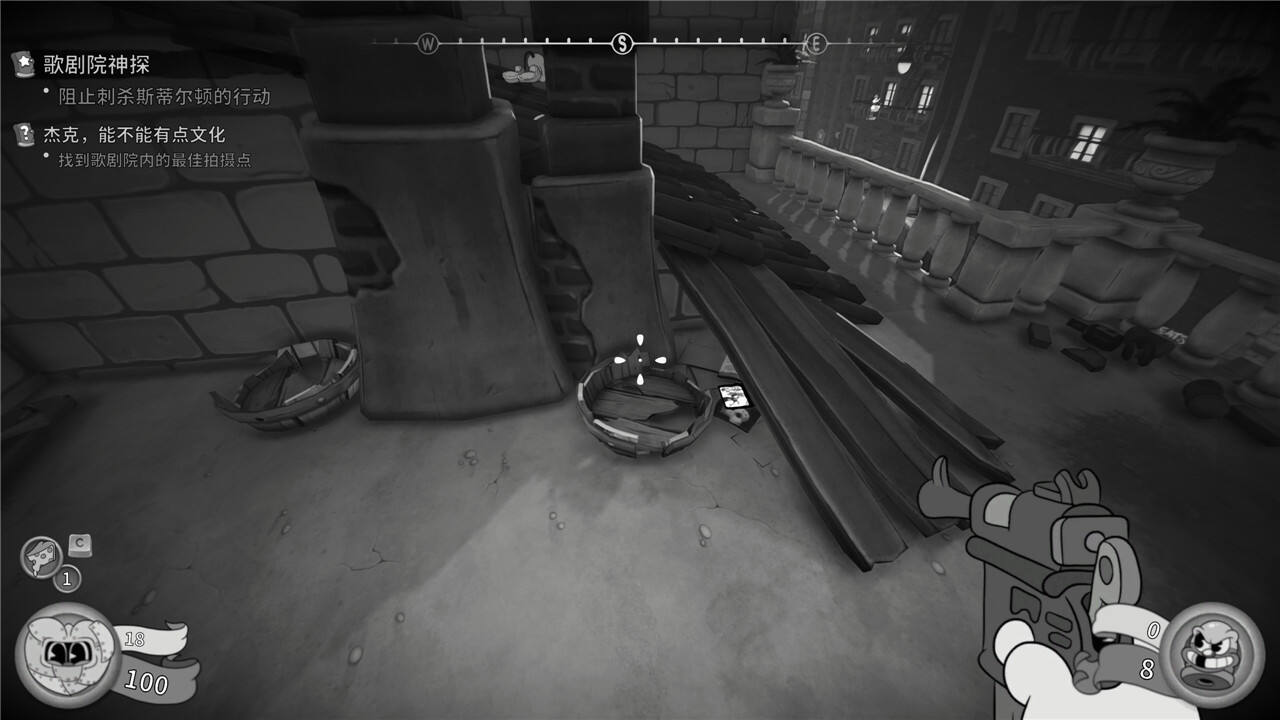This screenshot has width=1280, height=720.
Task: Click the question mark side quest badge
Action: click(22, 133)
